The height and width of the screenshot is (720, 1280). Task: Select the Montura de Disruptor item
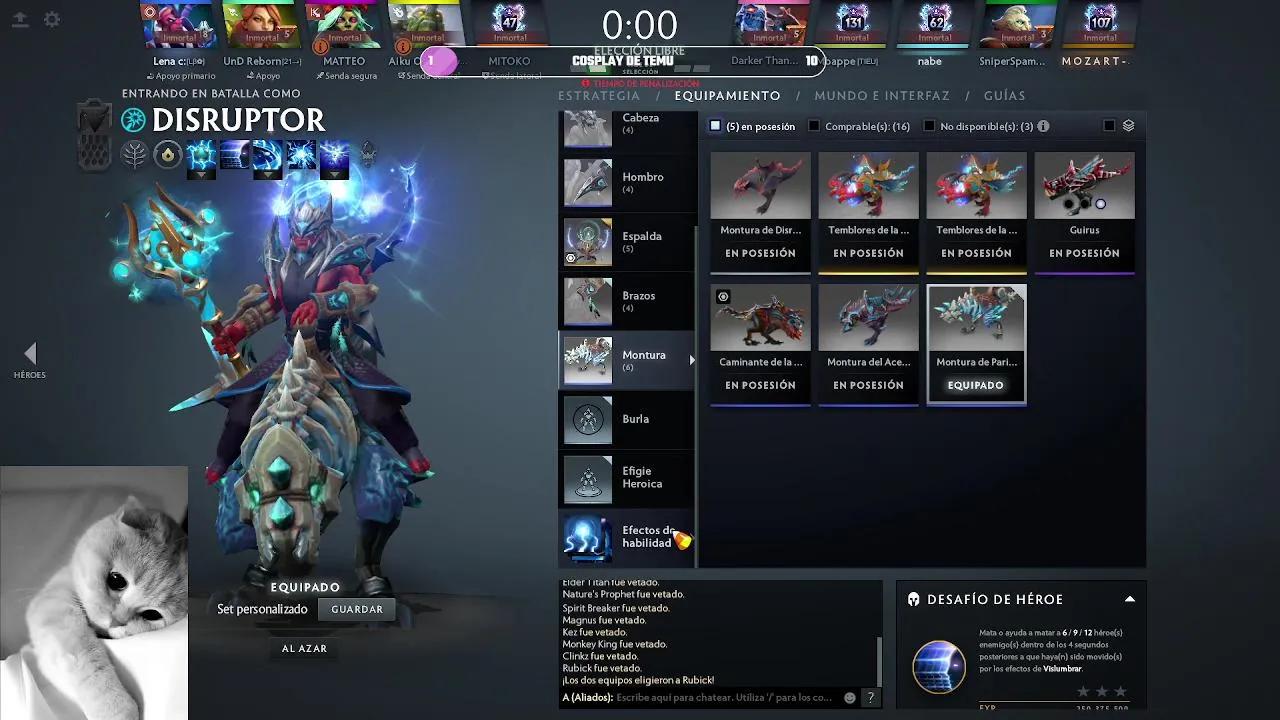pos(760,211)
